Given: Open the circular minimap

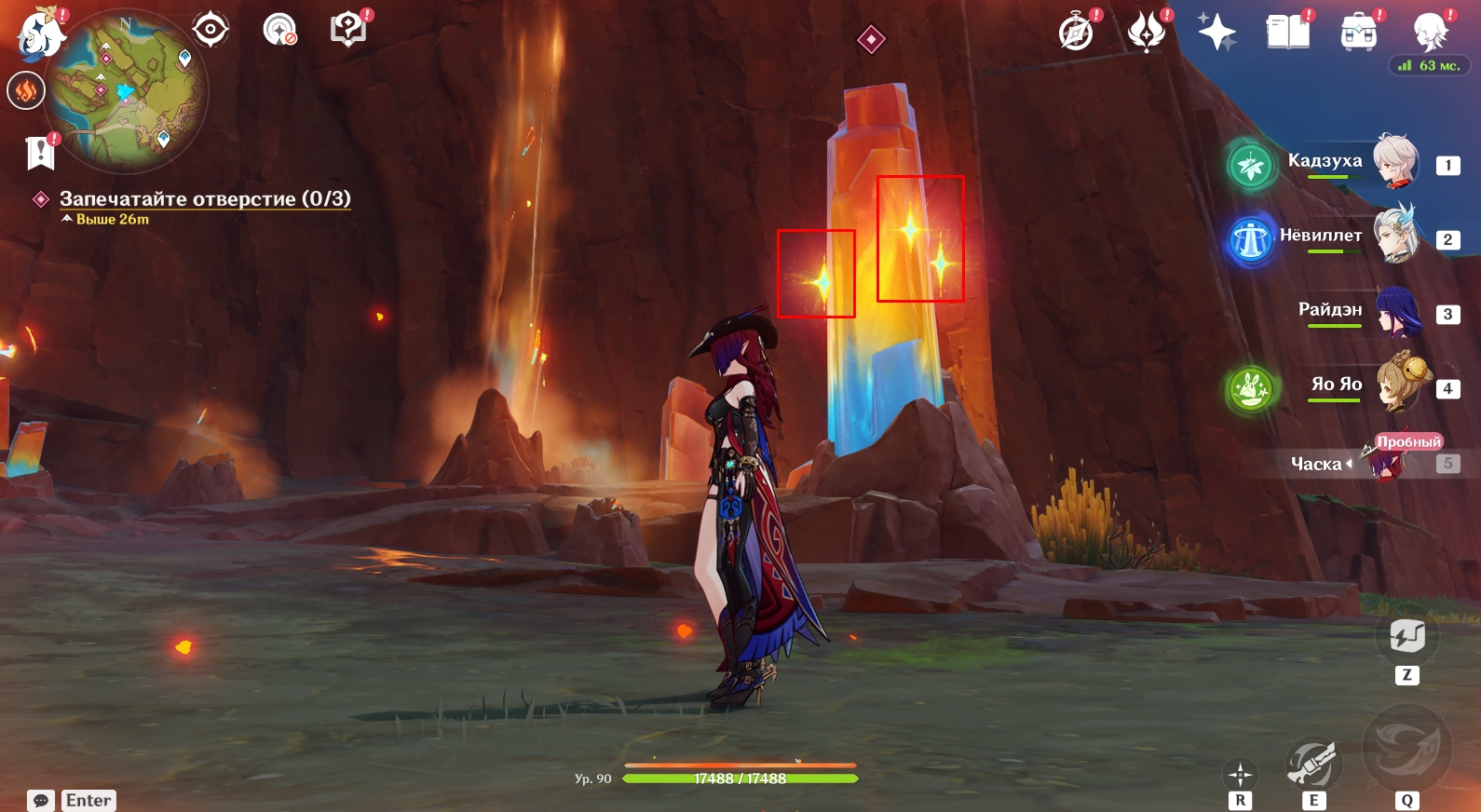Looking at the screenshot, I should (127, 92).
